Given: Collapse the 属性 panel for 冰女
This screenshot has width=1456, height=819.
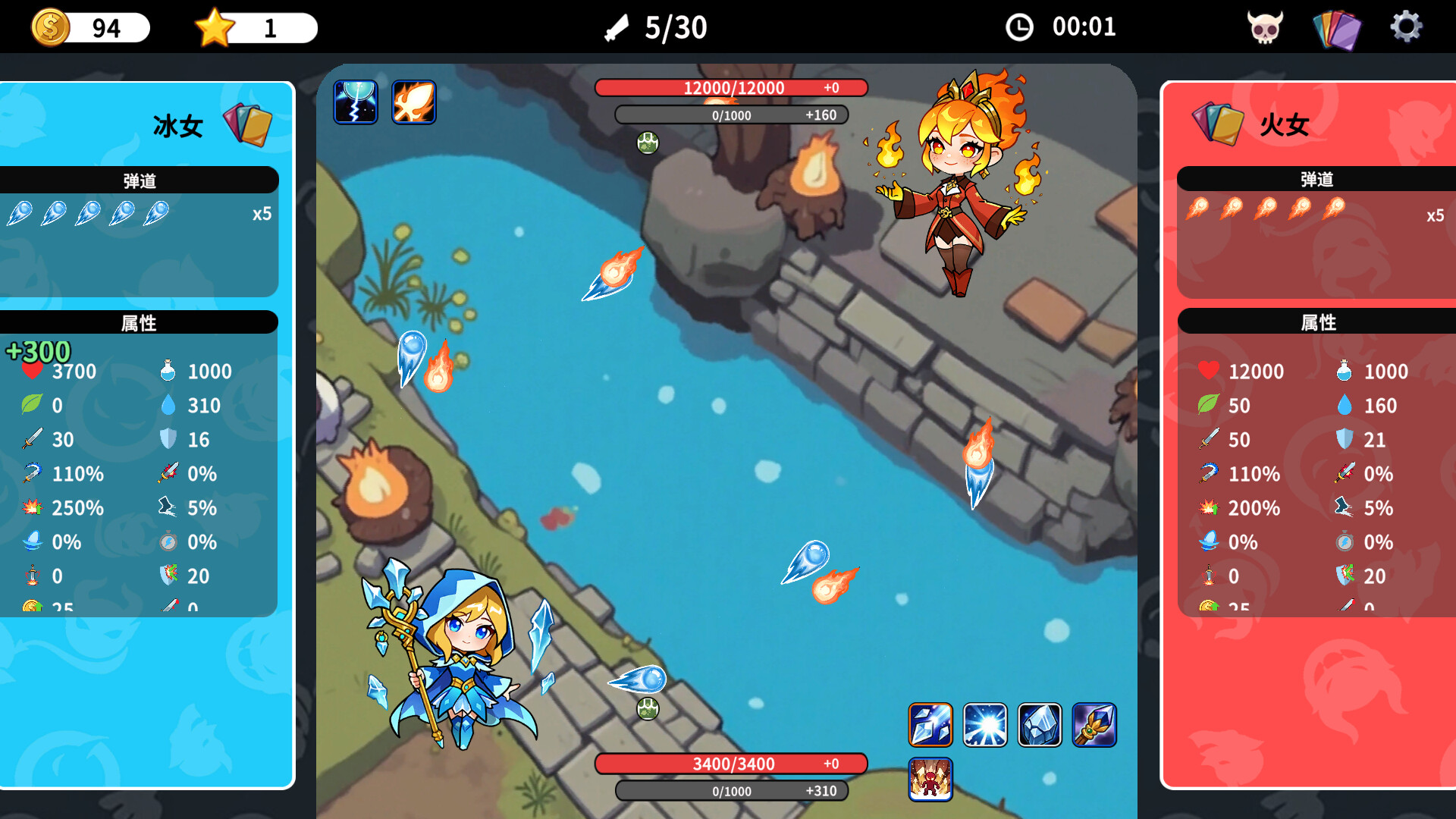Looking at the screenshot, I should coord(140,322).
